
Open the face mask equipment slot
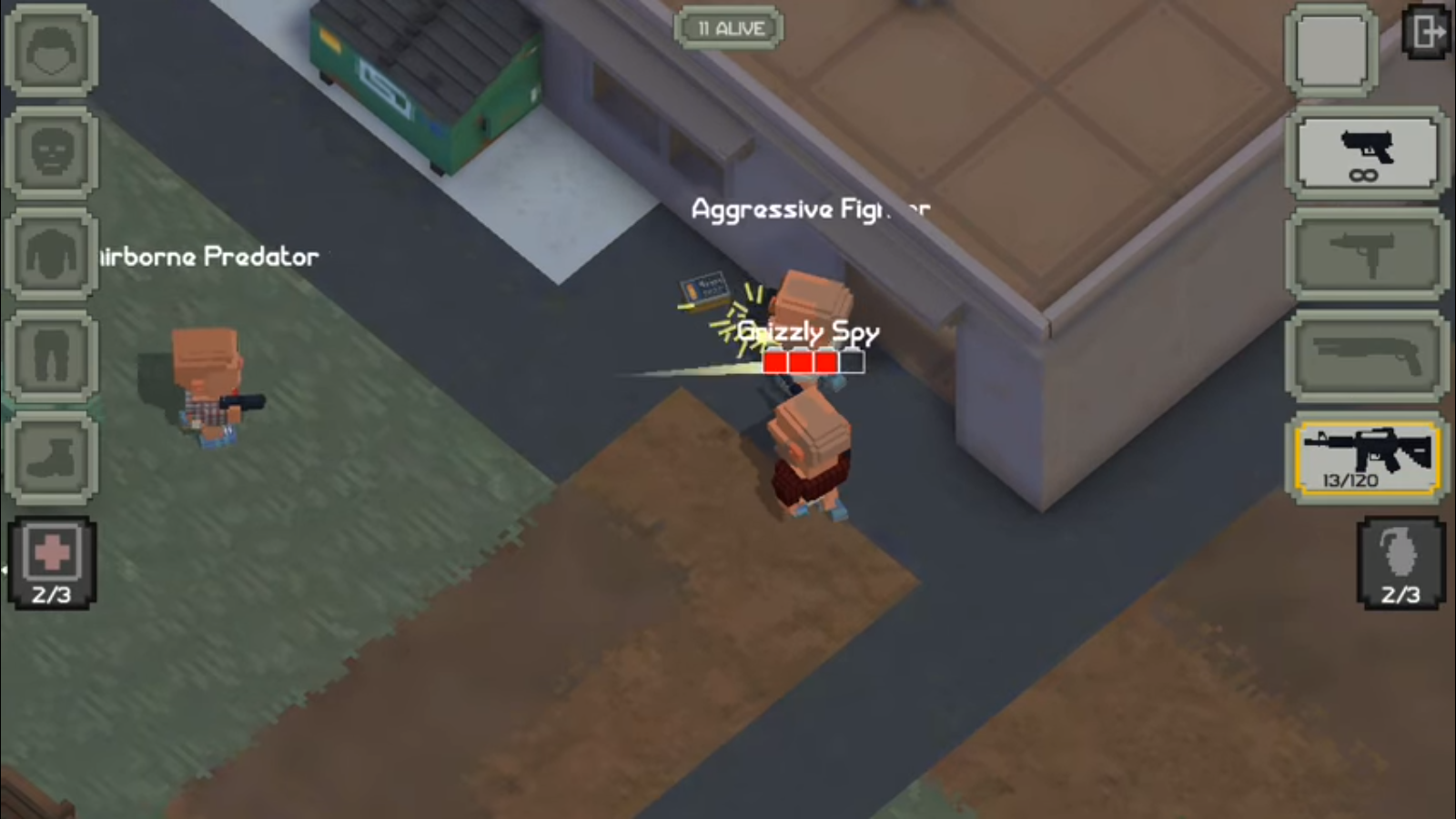click(x=51, y=153)
